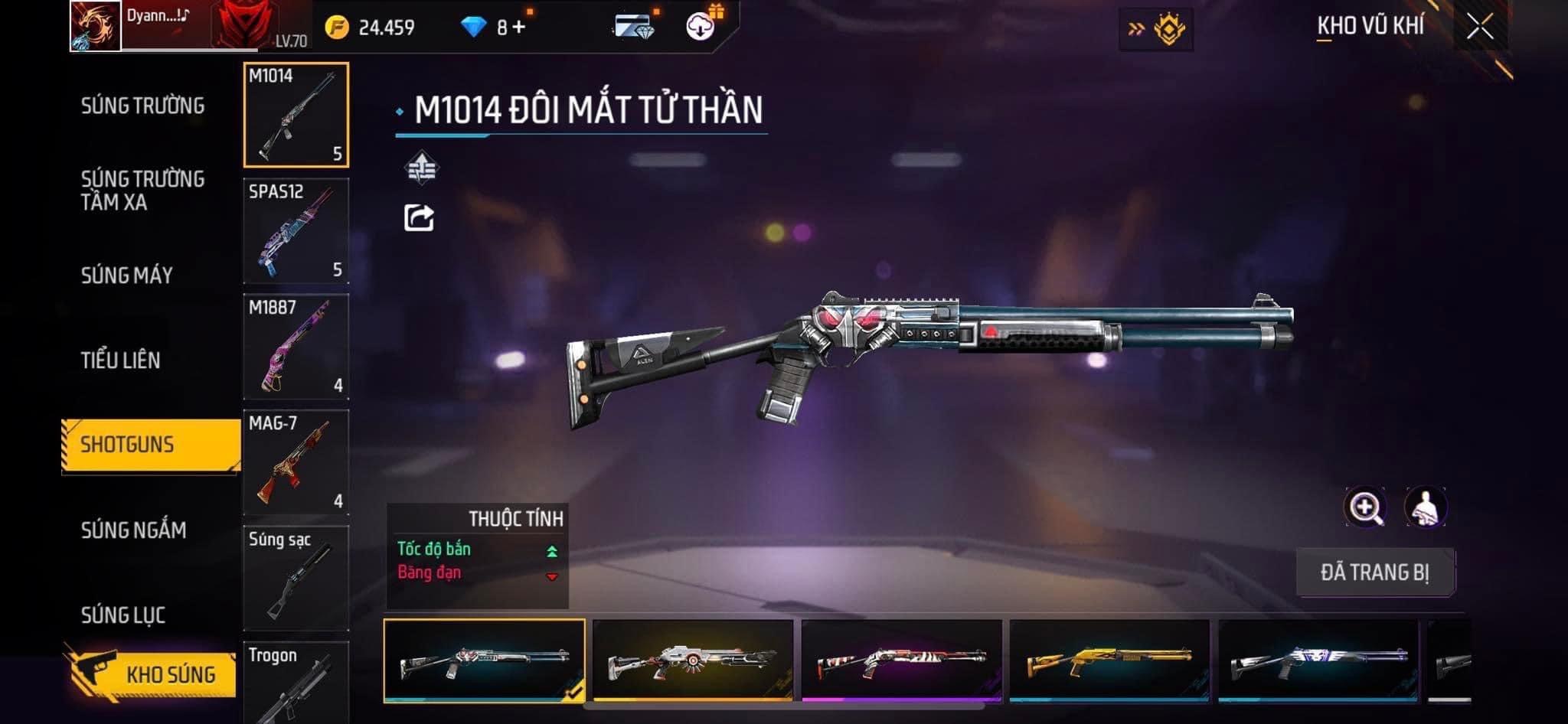1568x724 pixels.
Task: Open Súng Trường Tầm Xa category
Action: point(142,191)
